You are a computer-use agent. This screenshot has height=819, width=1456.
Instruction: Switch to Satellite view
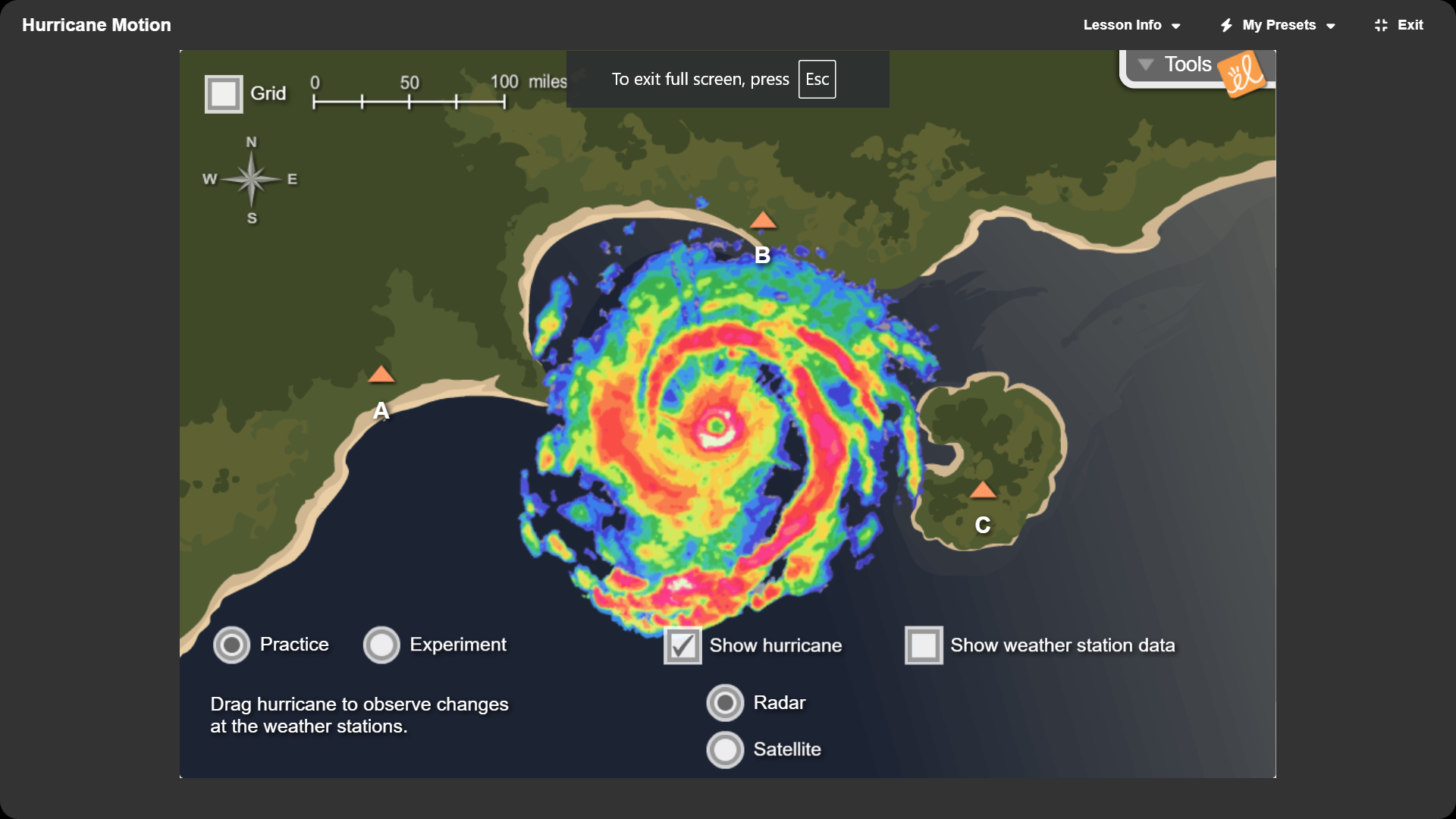(x=725, y=749)
